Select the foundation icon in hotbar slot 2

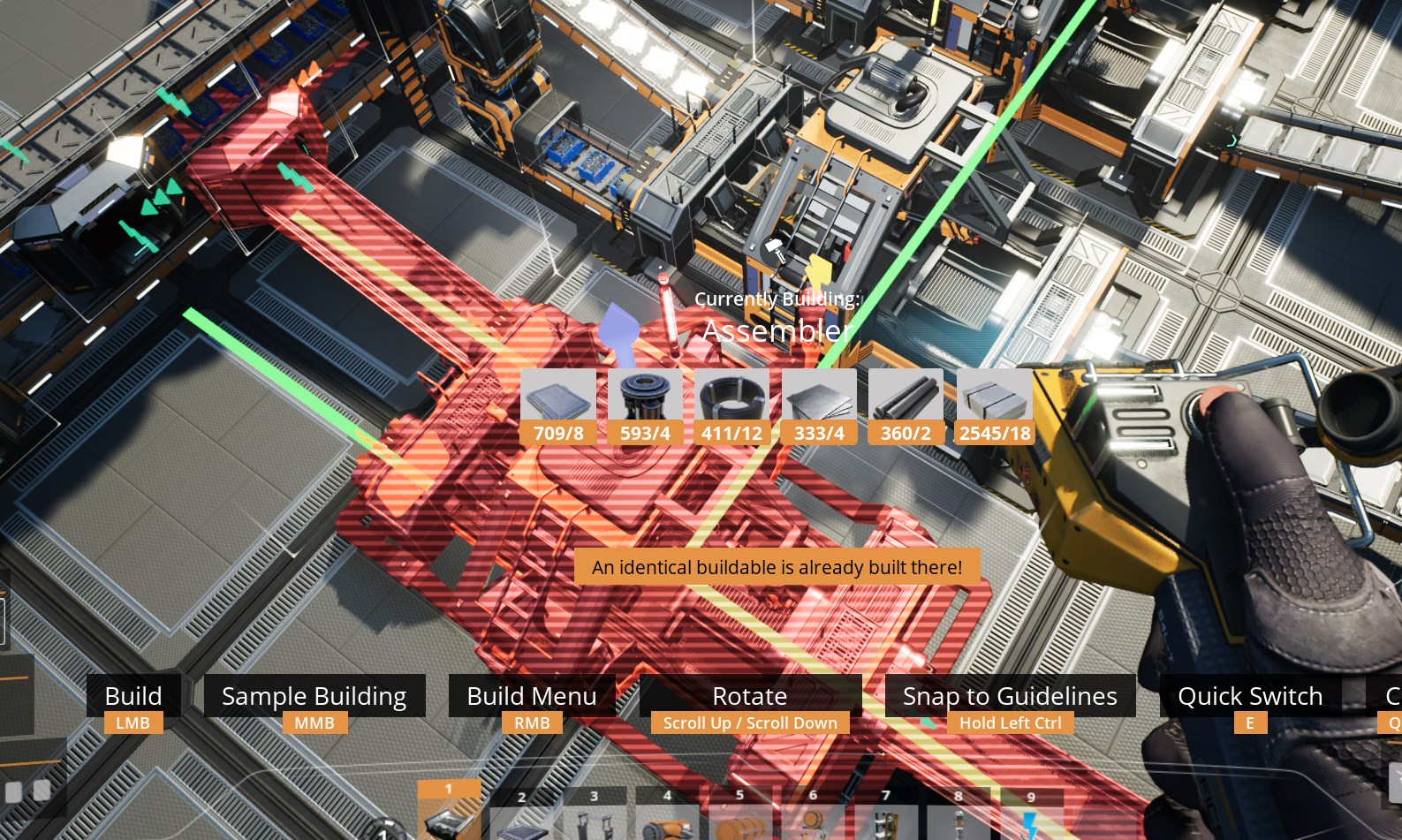[x=521, y=821]
